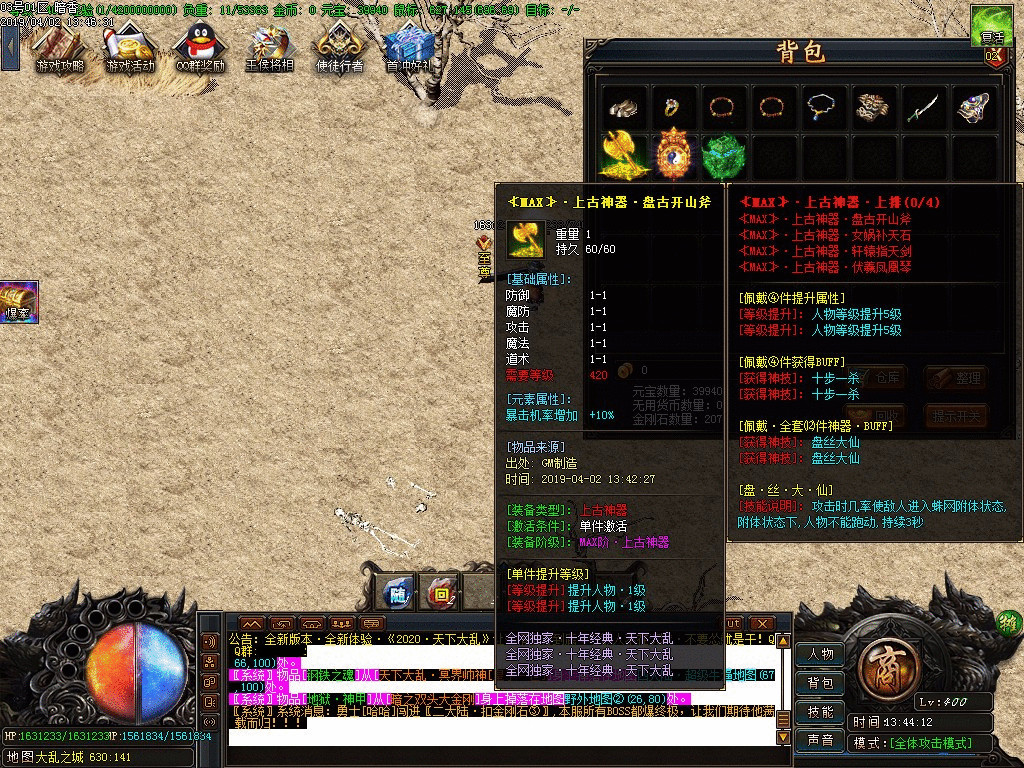This screenshot has height=768, width=1024.
Task: Claim the 首冲好礼 blue gift box
Action: click(407, 48)
